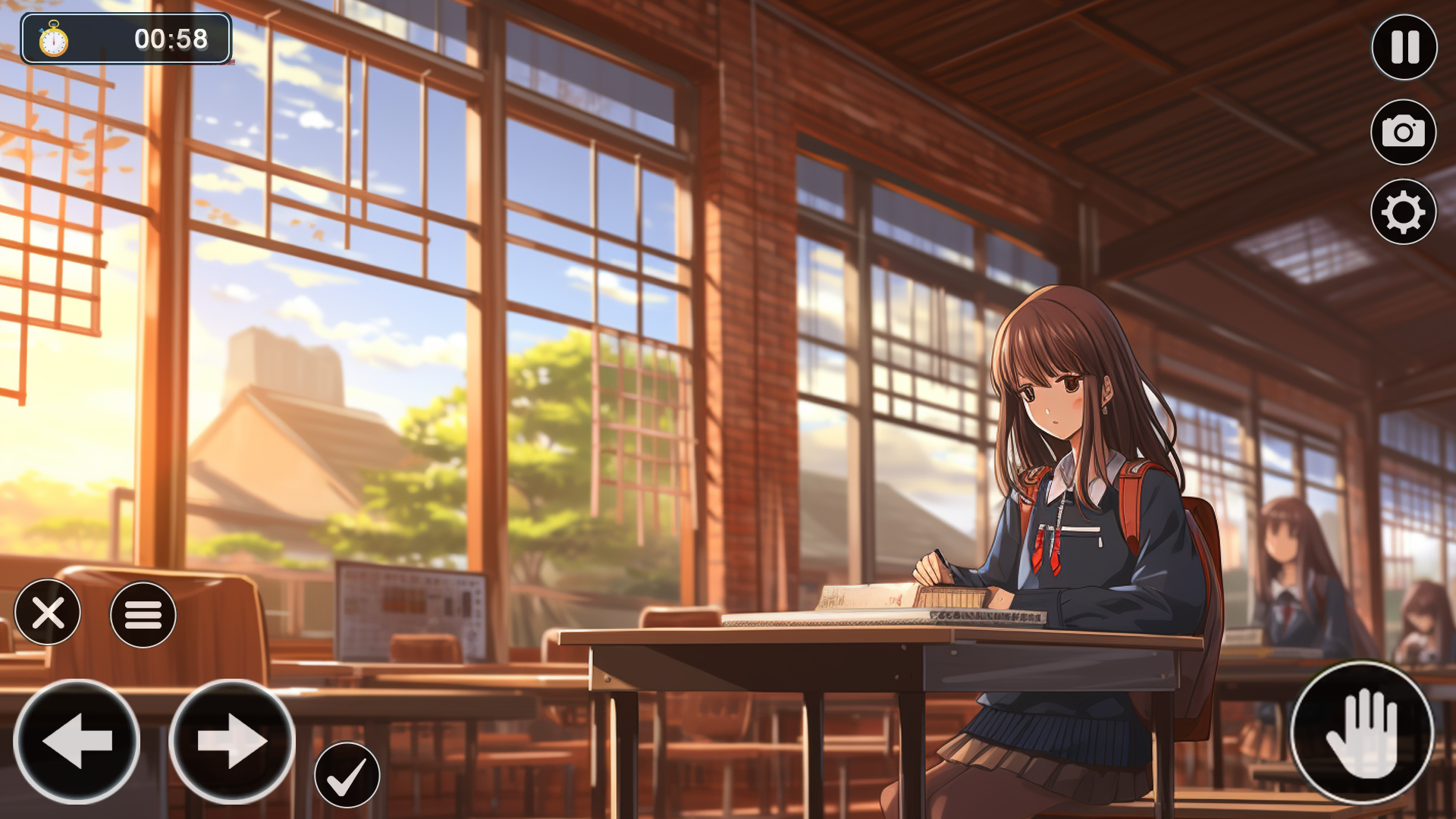The image size is (1456, 819).
Task: Open the hamburger menu panel
Action: 143,614
